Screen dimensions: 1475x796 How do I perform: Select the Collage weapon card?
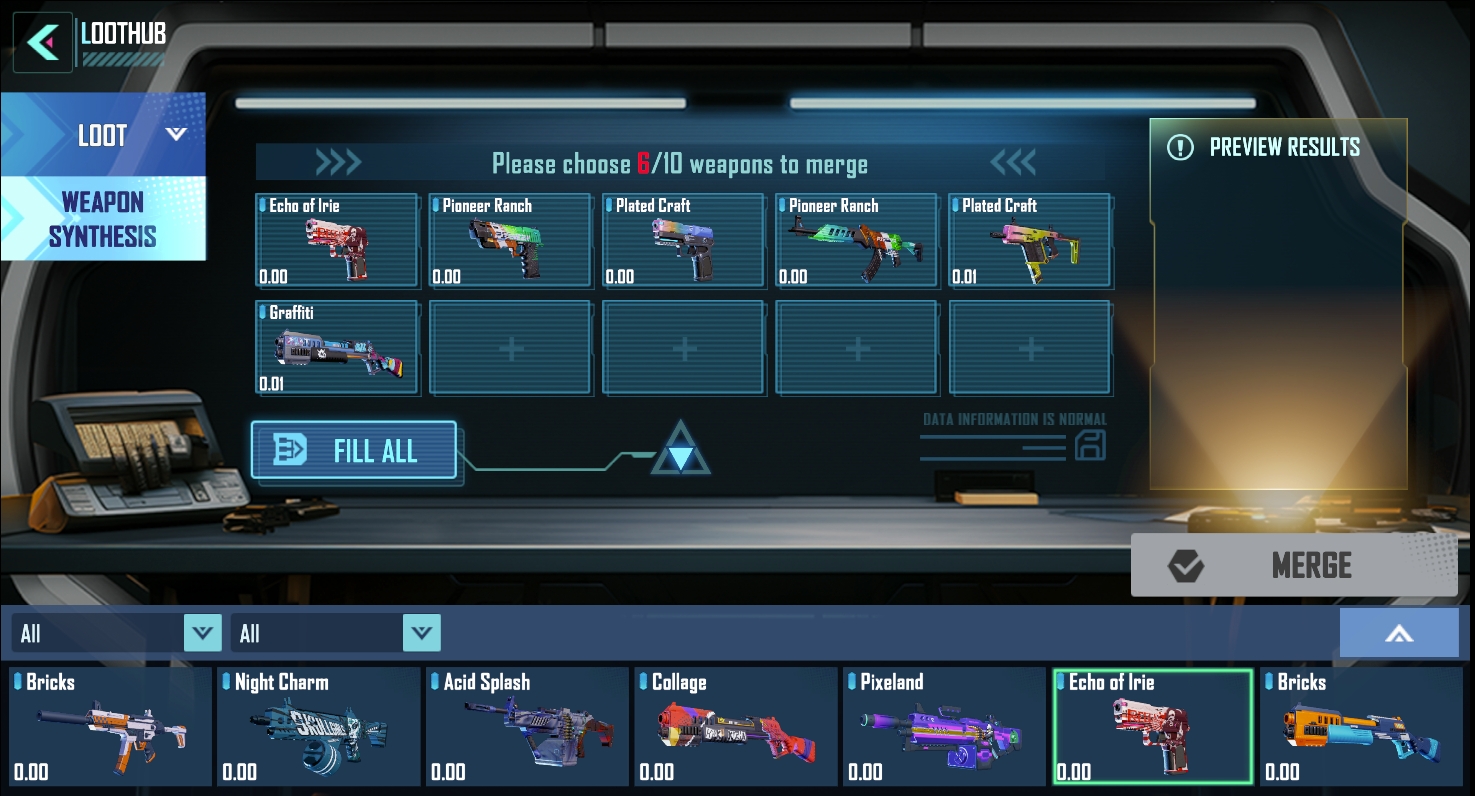click(x=736, y=727)
